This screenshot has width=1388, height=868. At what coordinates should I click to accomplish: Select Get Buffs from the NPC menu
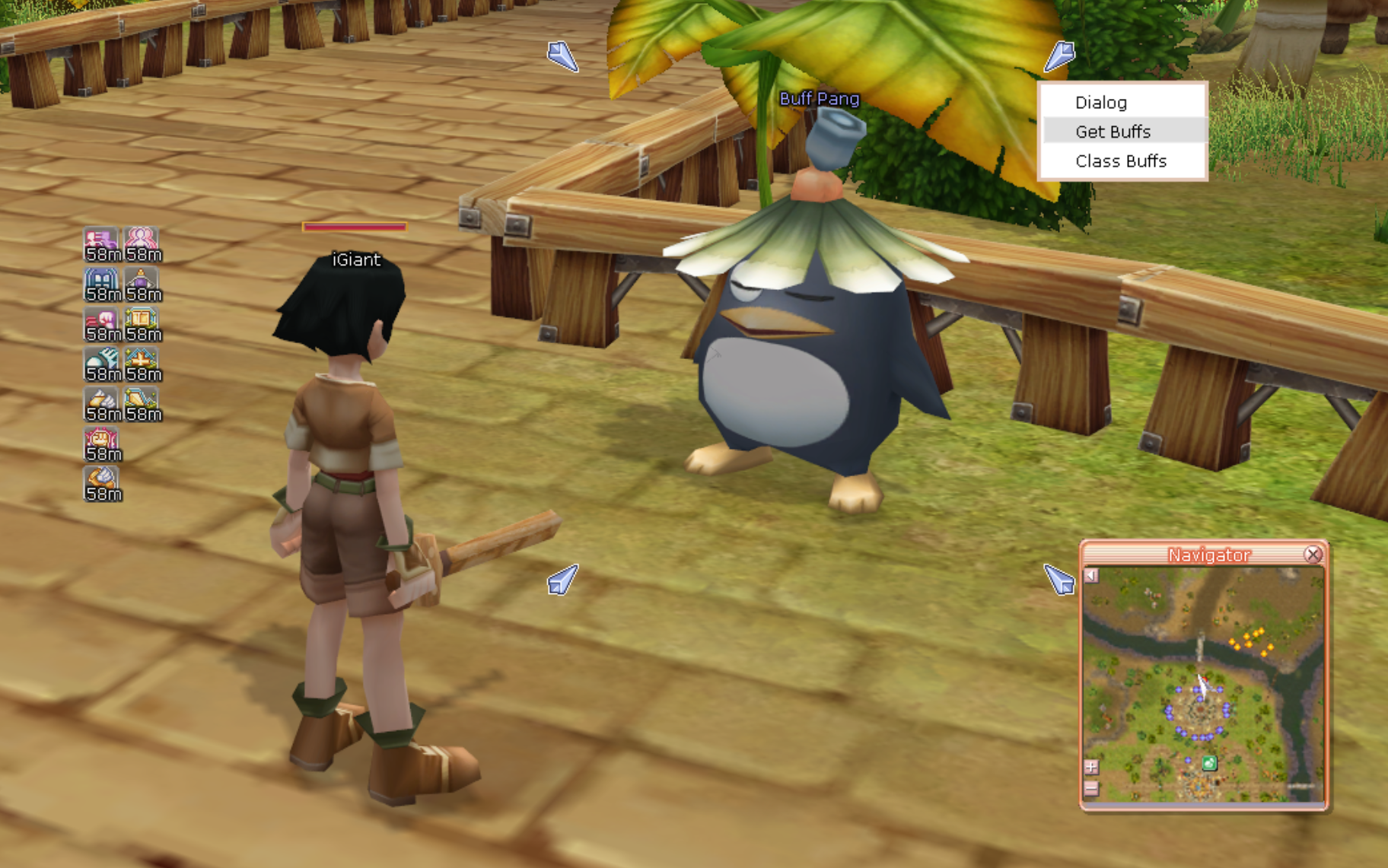(1113, 132)
